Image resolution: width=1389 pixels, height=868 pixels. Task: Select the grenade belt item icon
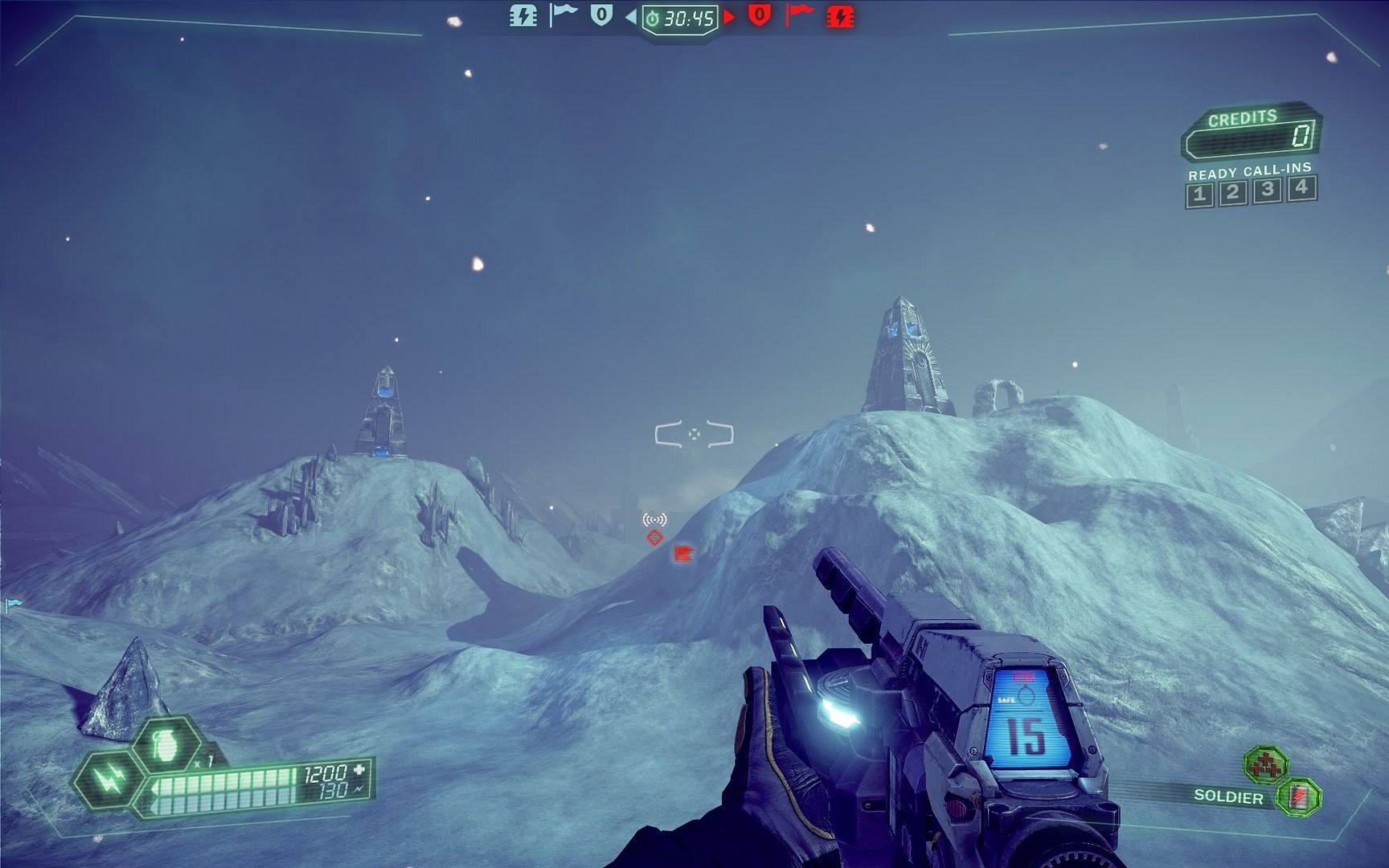[x=166, y=744]
